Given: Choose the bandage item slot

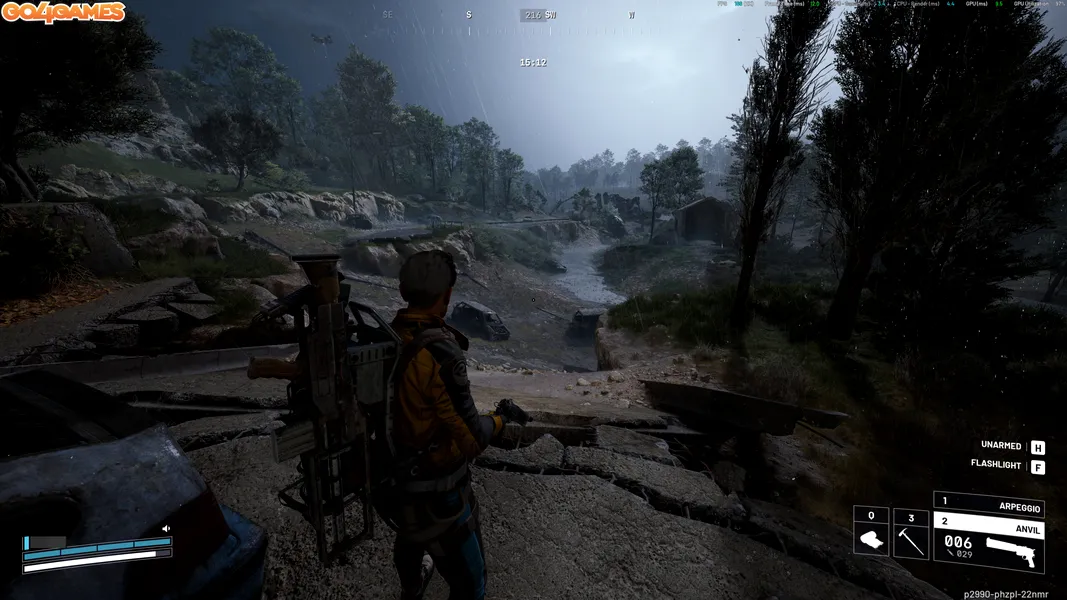Looking at the screenshot, I should pos(870,532).
